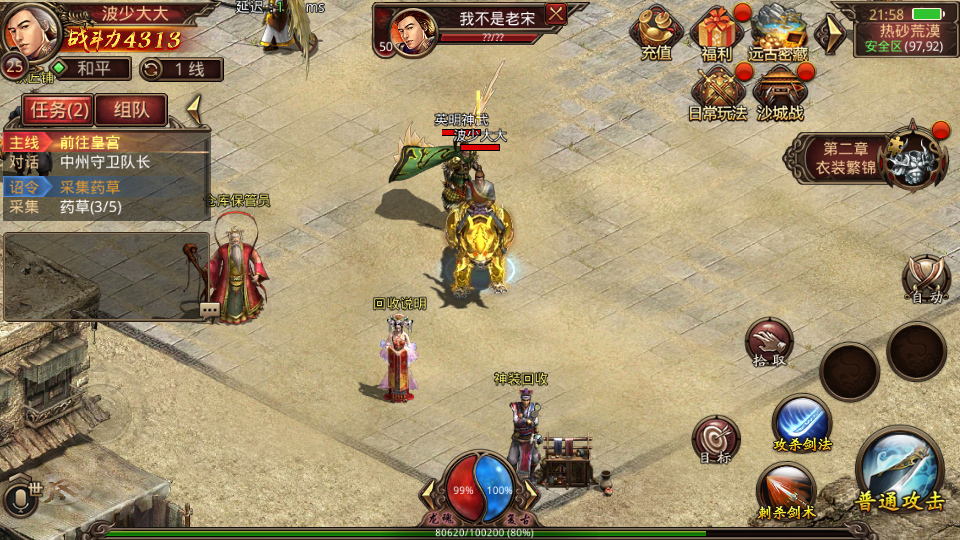Change the 和平 attack mode
Image resolution: width=960 pixels, height=540 pixels.
(x=92, y=69)
